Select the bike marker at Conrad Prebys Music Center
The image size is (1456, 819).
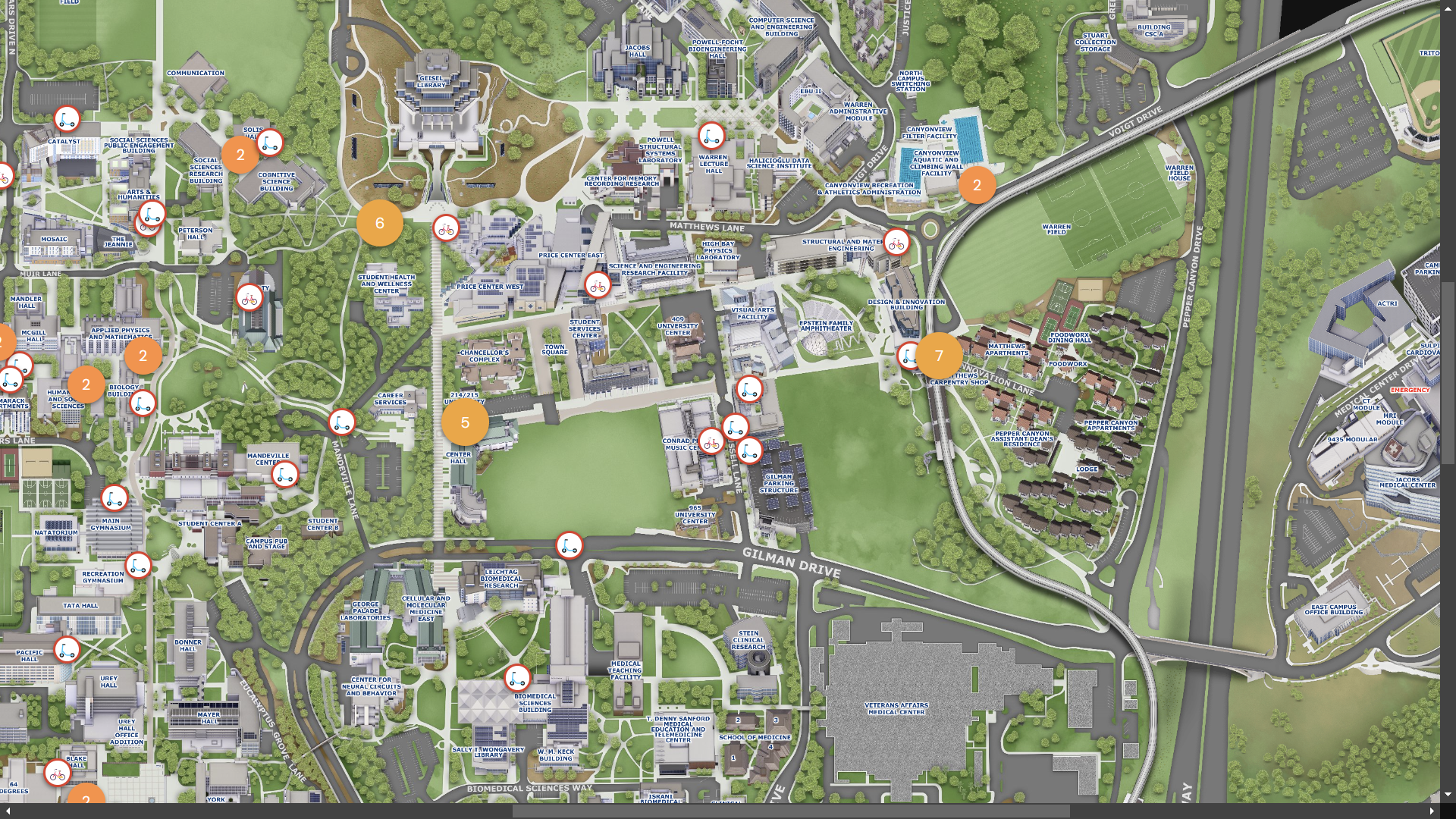tap(711, 441)
